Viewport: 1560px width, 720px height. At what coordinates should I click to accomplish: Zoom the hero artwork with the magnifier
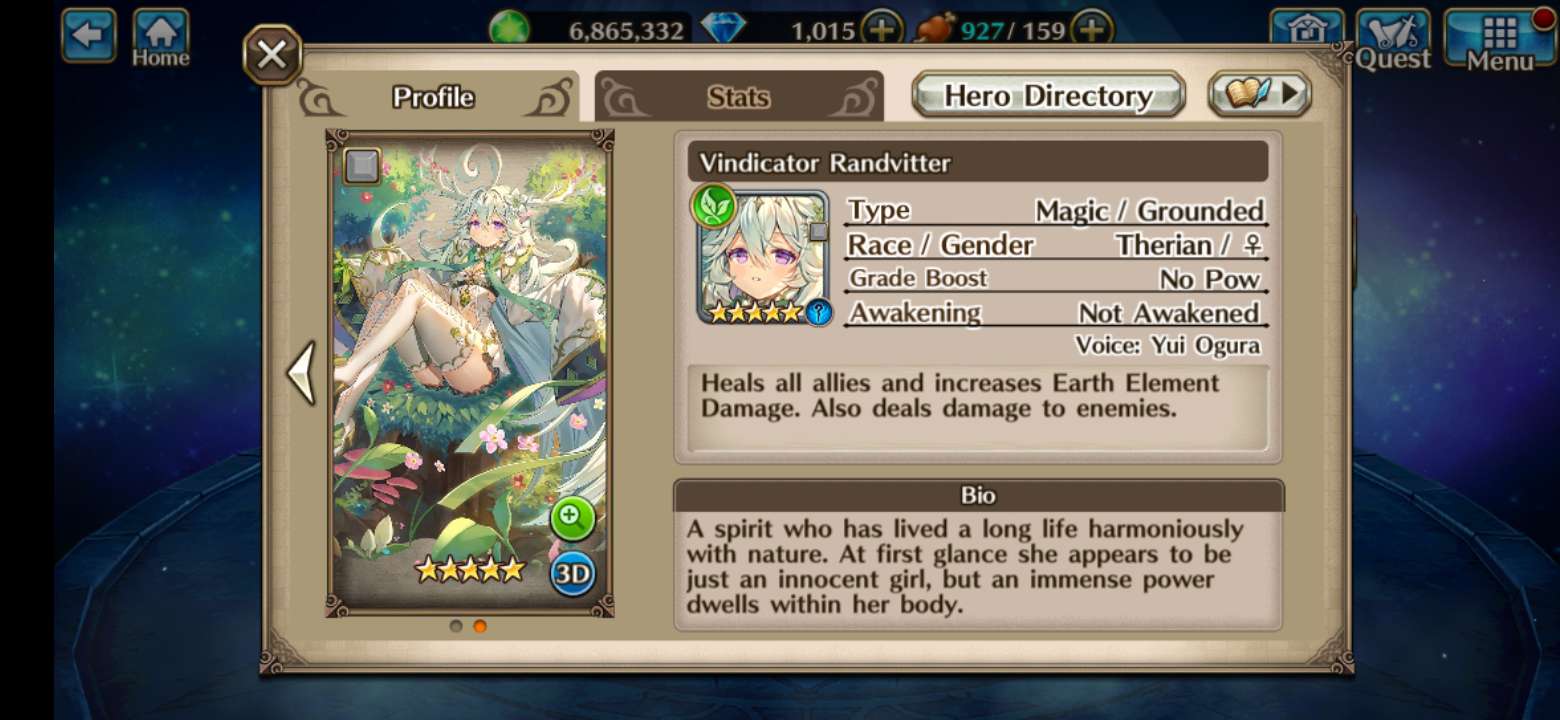tap(572, 517)
